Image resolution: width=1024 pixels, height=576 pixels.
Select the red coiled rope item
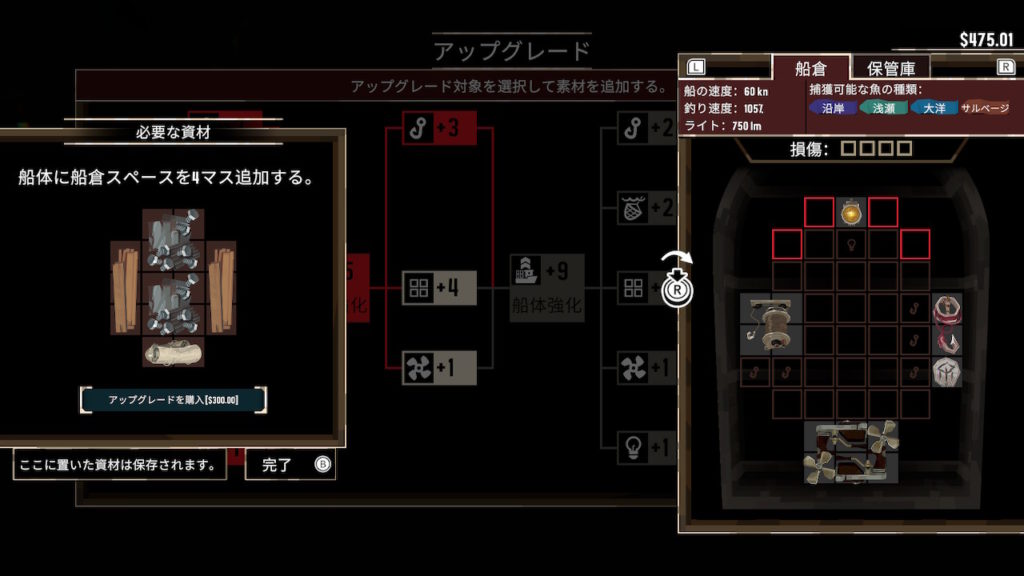coord(948,308)
